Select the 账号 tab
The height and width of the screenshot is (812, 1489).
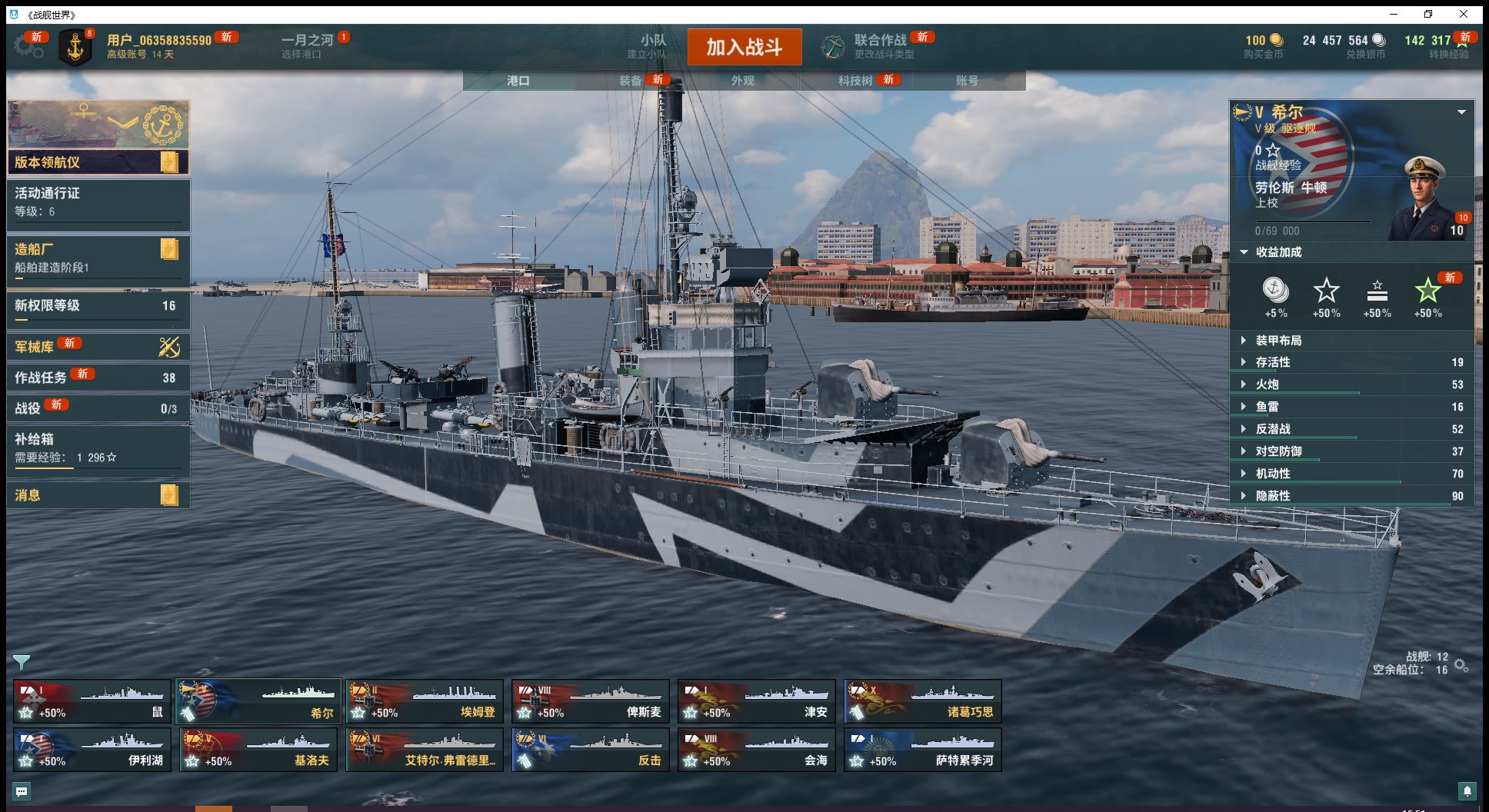pos(967,81)
